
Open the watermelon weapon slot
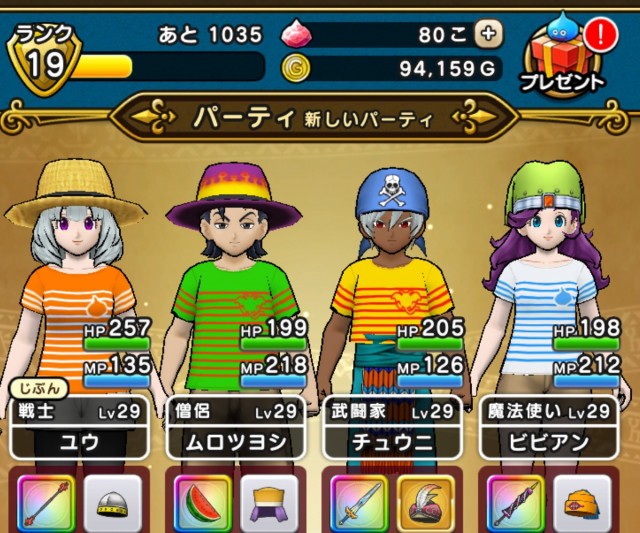(202, 501)
